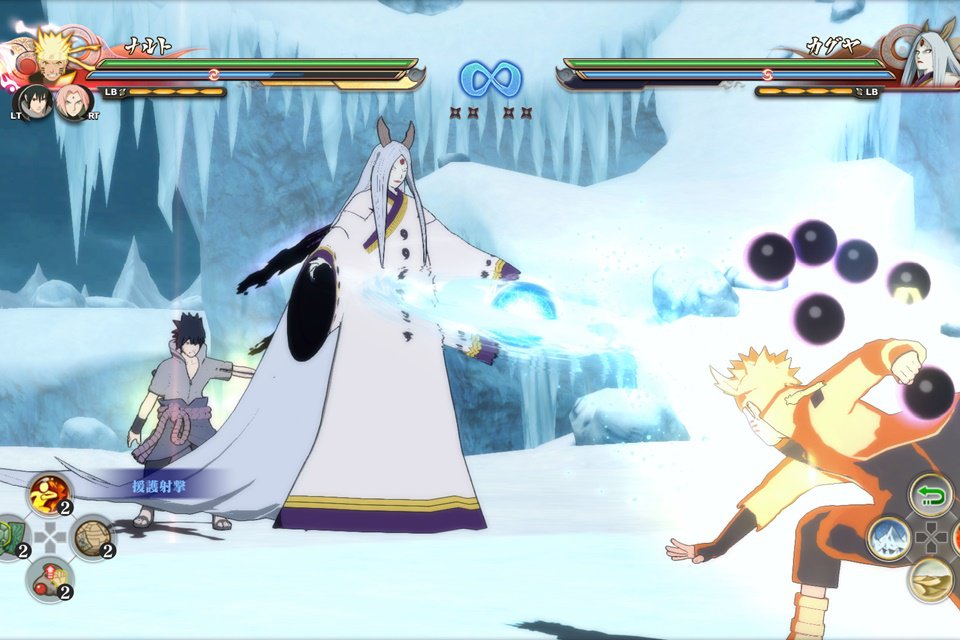Switch to the desert dunes dimension
This screenshot has width=960, height=640.
point(930,579)
